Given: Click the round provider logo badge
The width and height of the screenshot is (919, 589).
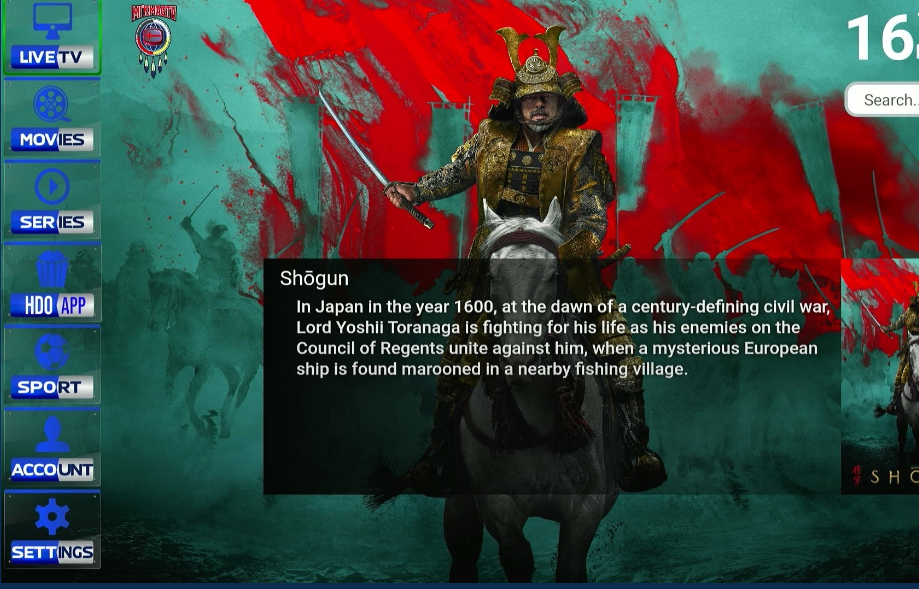Looking at the screenshot, I should tap(154, 40).
